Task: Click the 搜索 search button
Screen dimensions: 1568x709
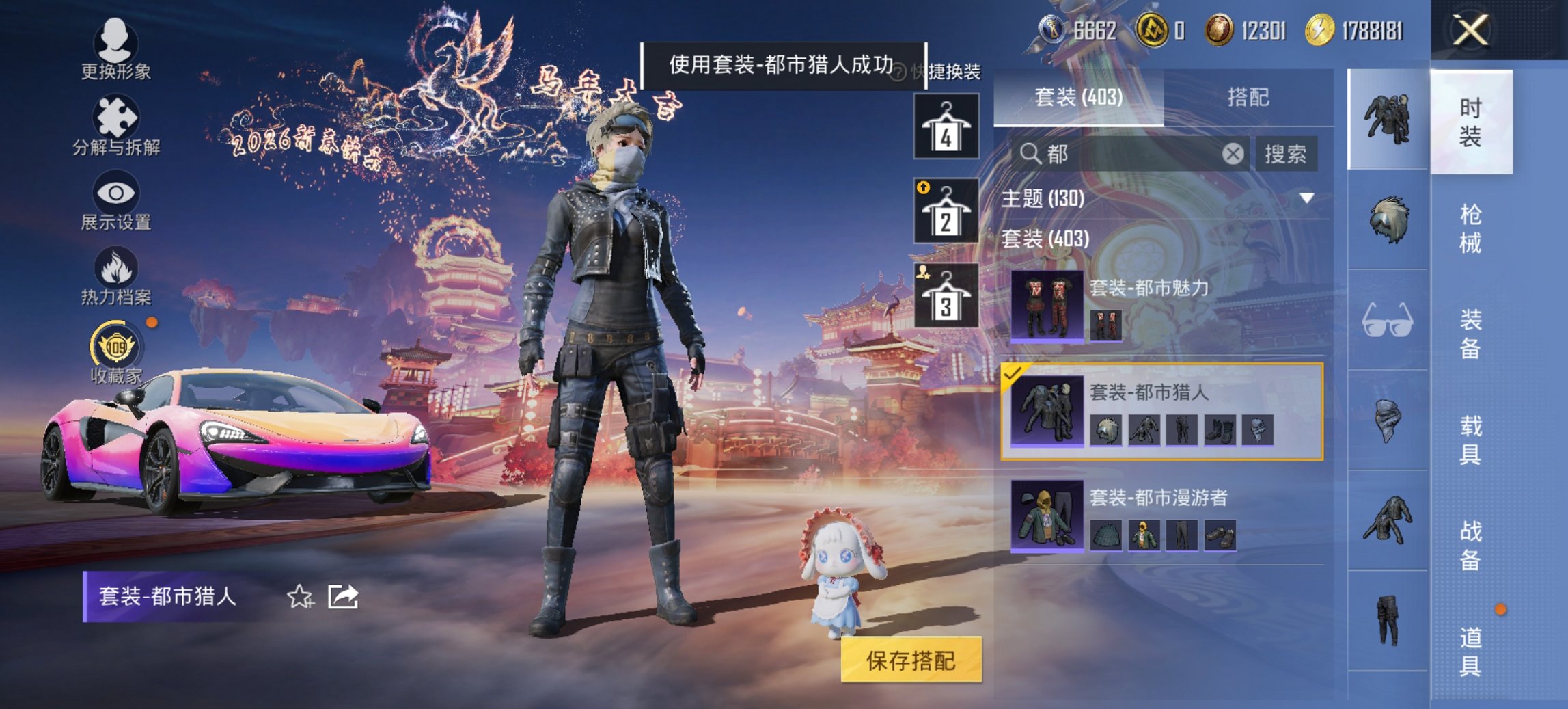Action: point(1287,154)
